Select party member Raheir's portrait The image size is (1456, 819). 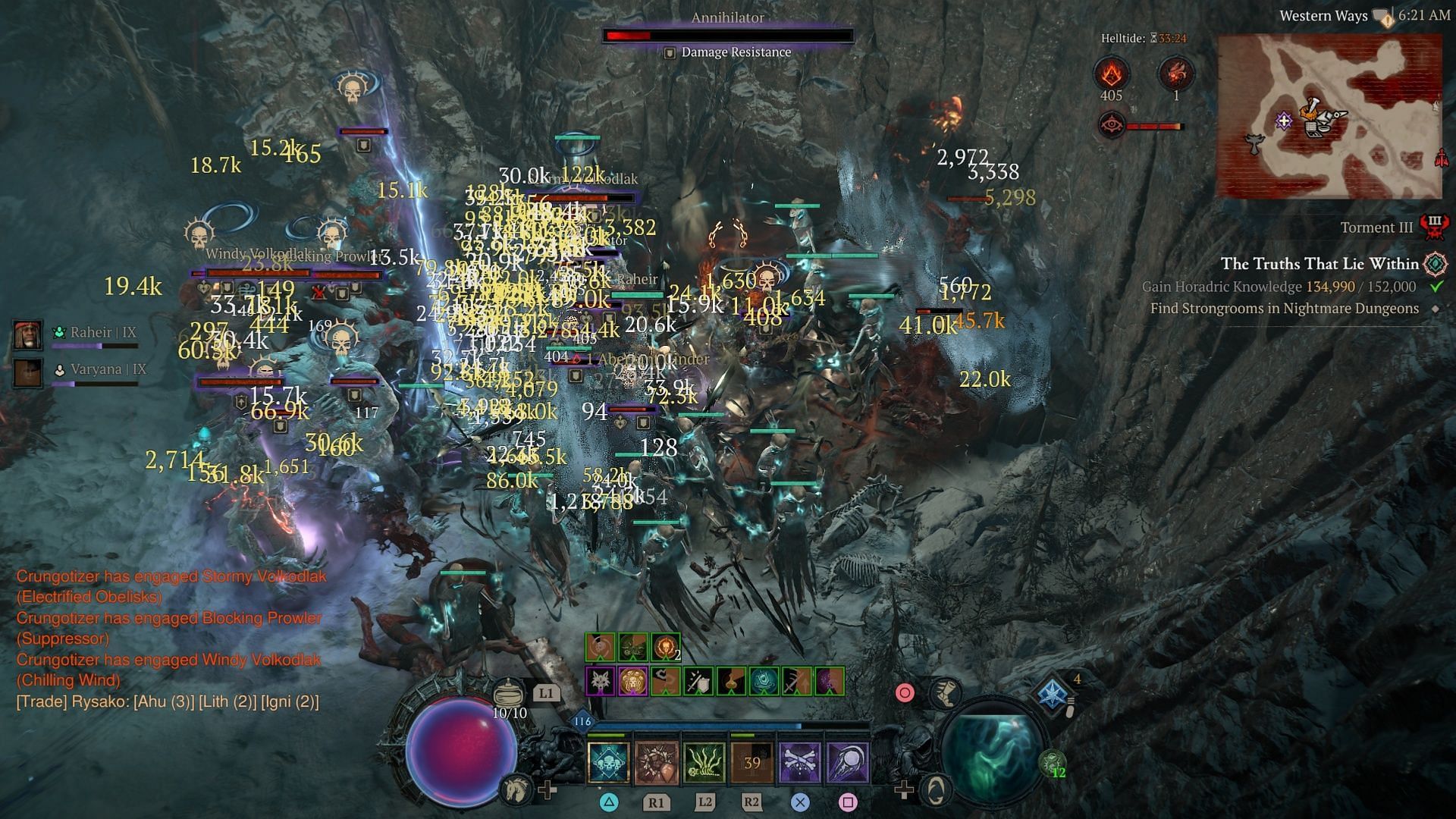point(28,335)
